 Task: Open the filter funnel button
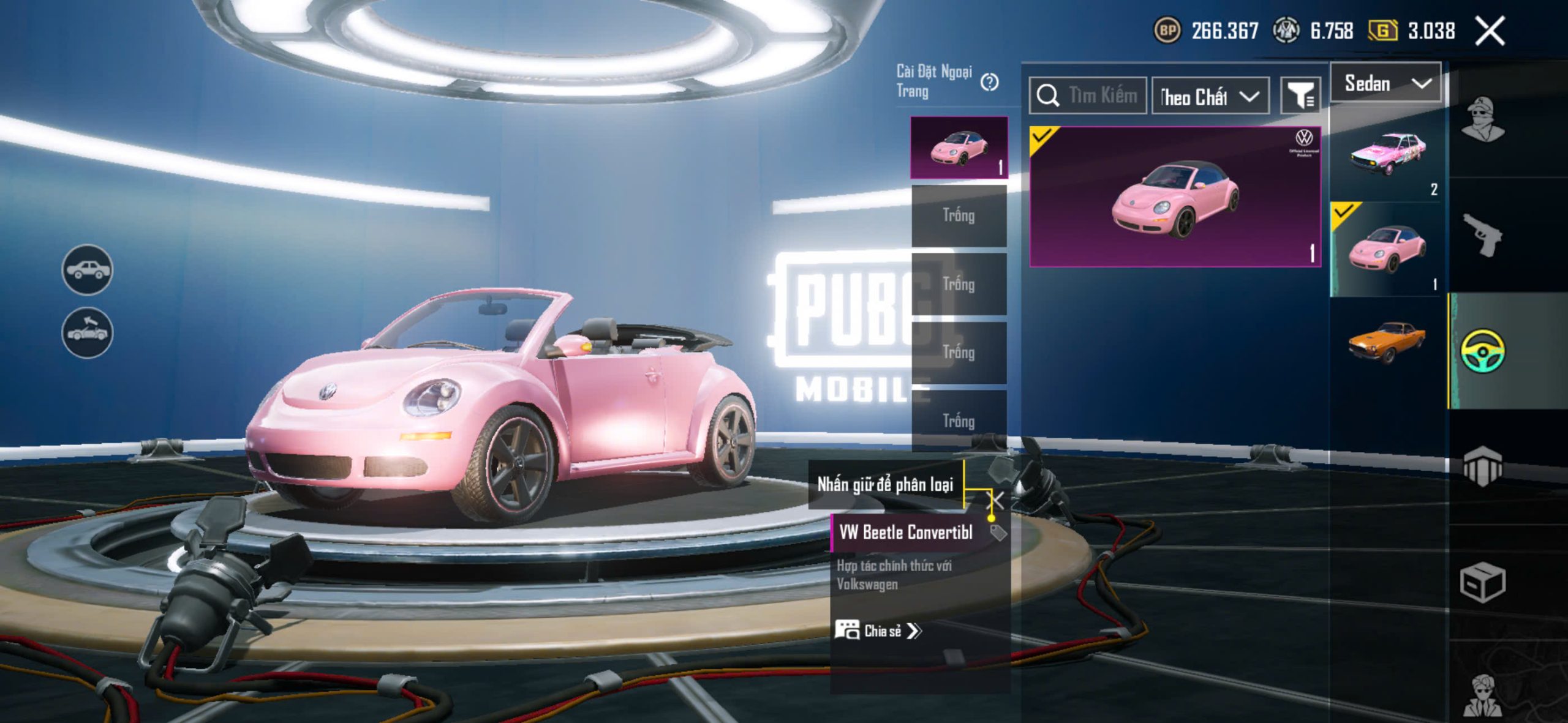tap(1300, 96)
